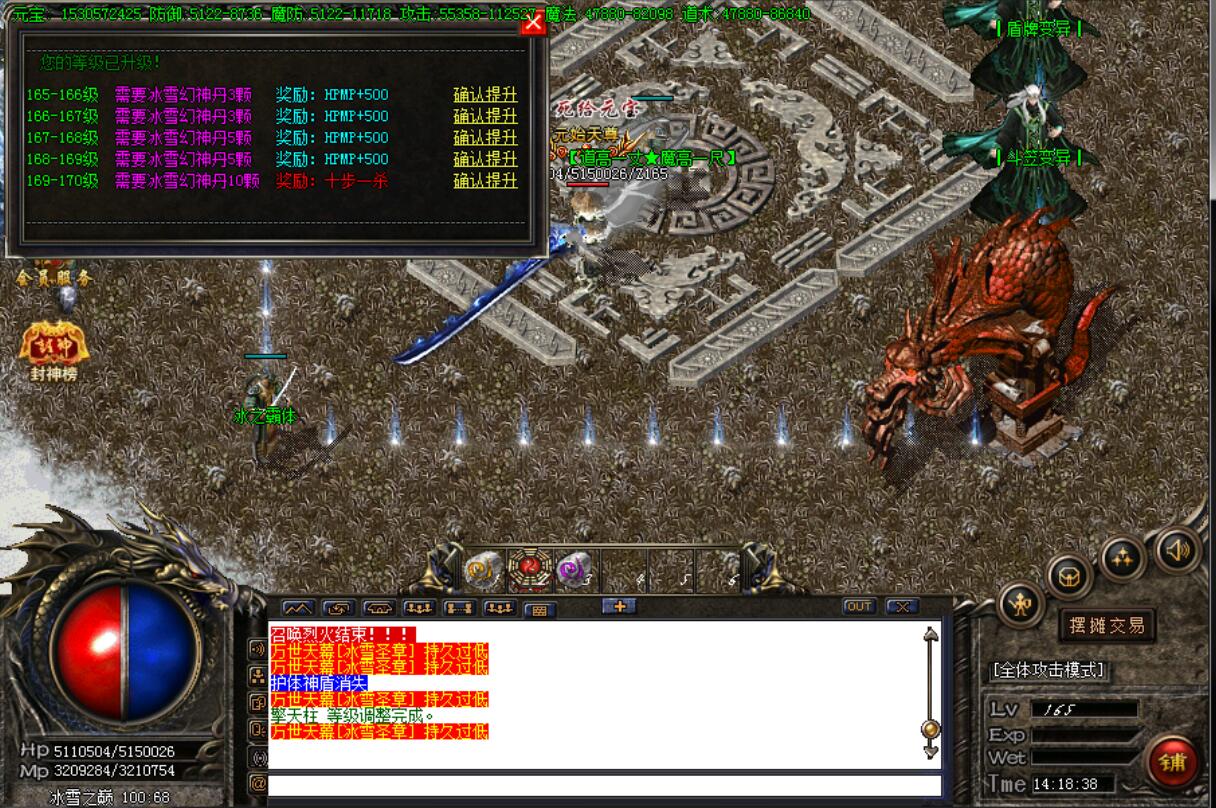Open the 会员服务 member service icon
The image size is (1216, 808).
pos(53,275)
